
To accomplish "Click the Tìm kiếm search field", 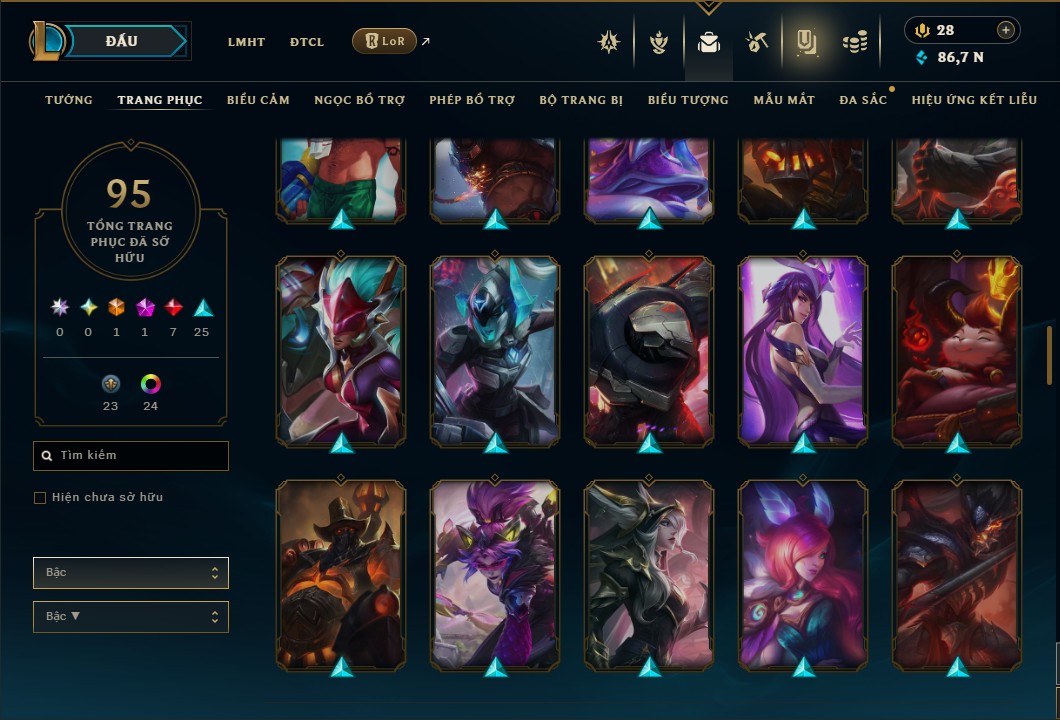I will [x=131, y=456].
